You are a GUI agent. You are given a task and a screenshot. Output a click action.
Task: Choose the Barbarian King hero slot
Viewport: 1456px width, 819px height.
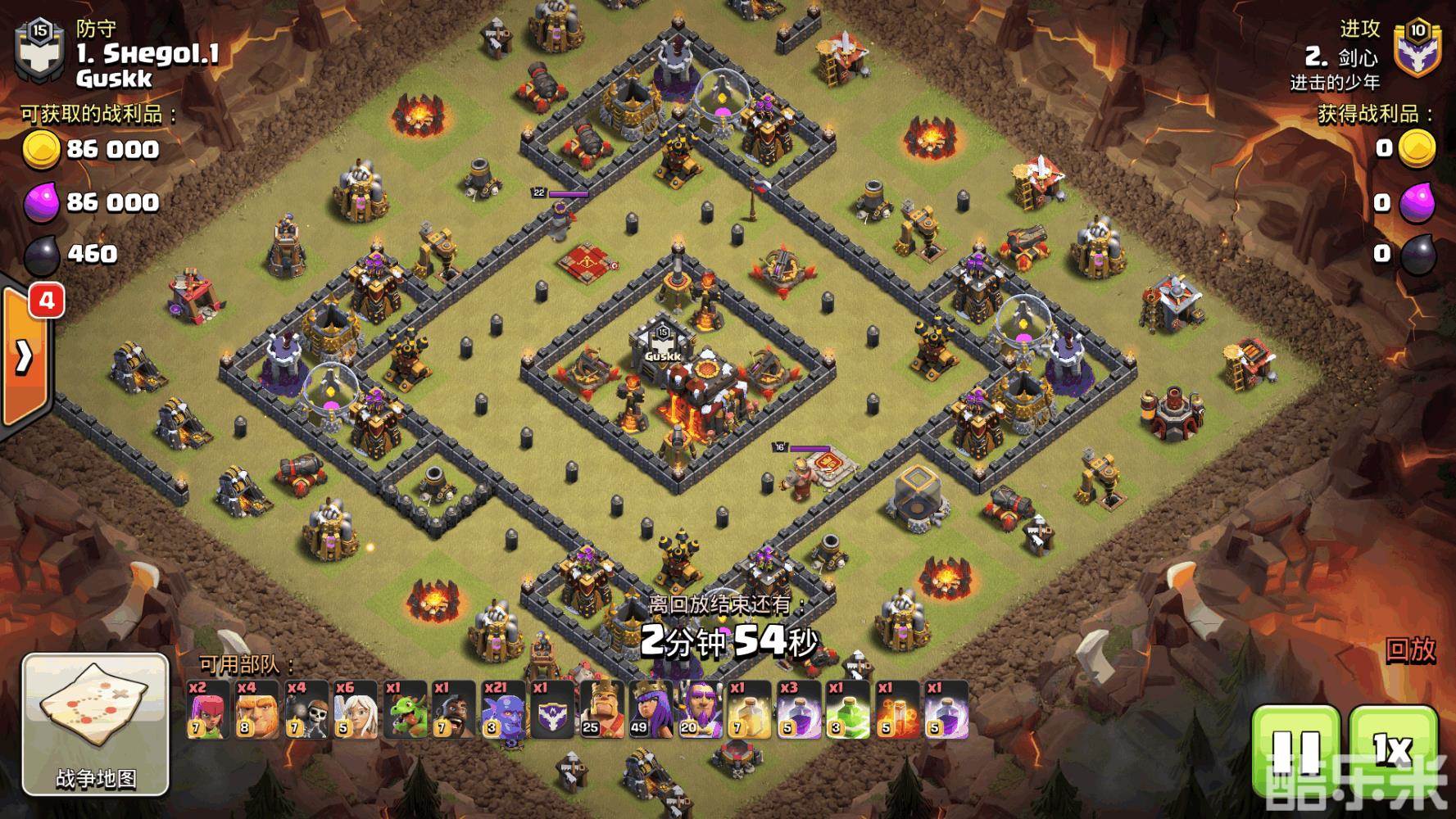coord(601,709)
